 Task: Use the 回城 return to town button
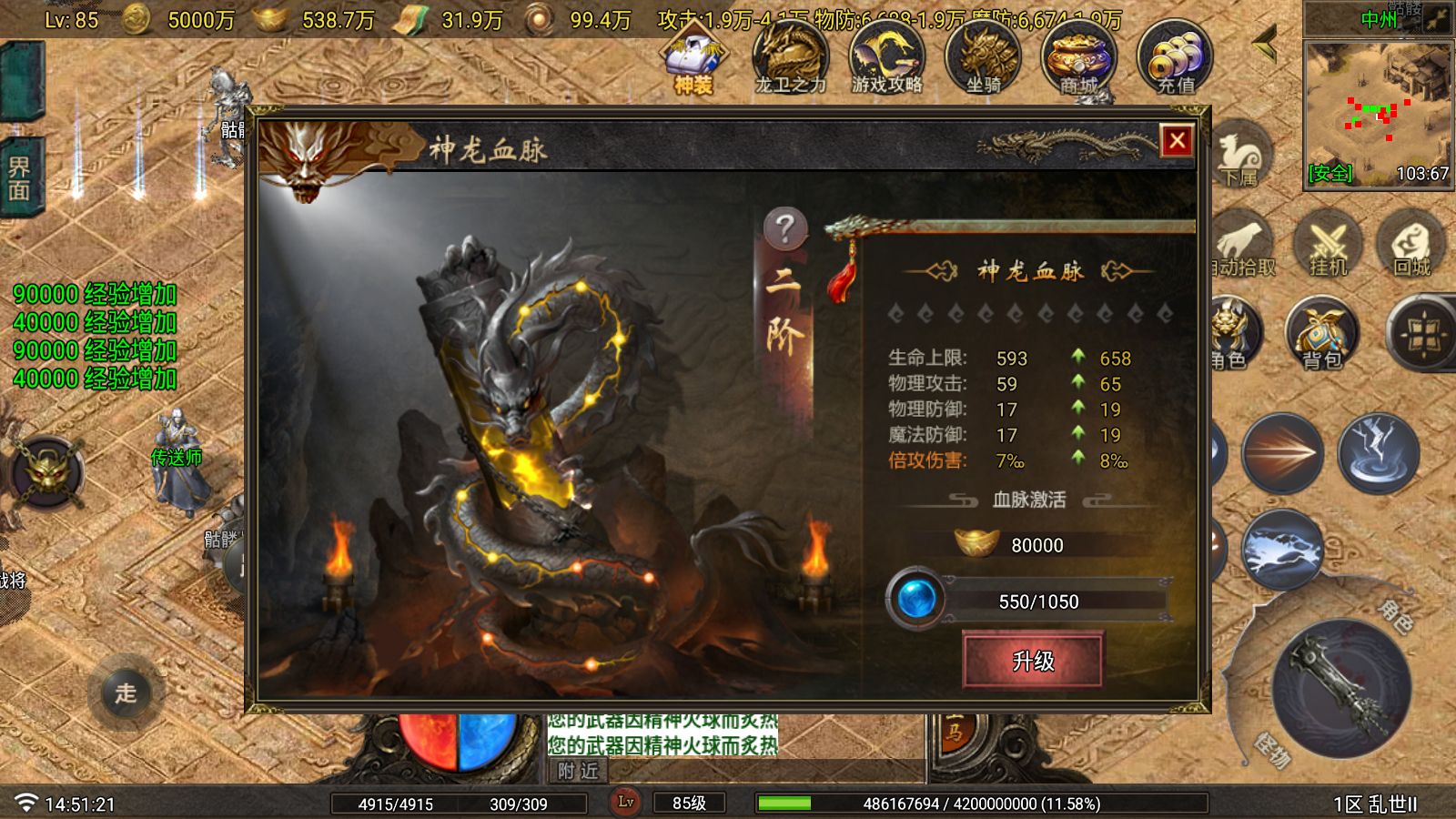pyautogui.click(x=1411, y=244)
